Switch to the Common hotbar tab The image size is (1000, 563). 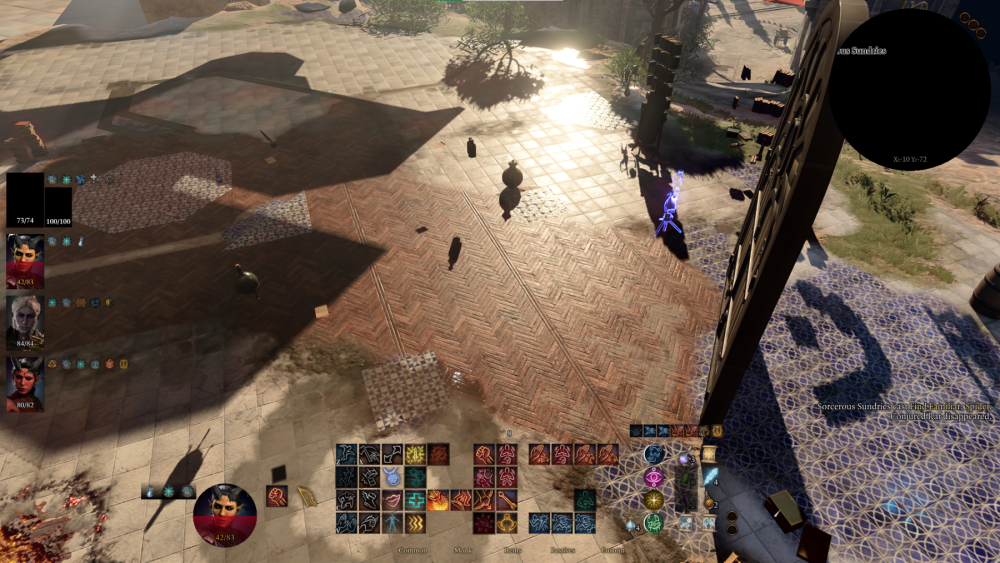tap(412, 550)
